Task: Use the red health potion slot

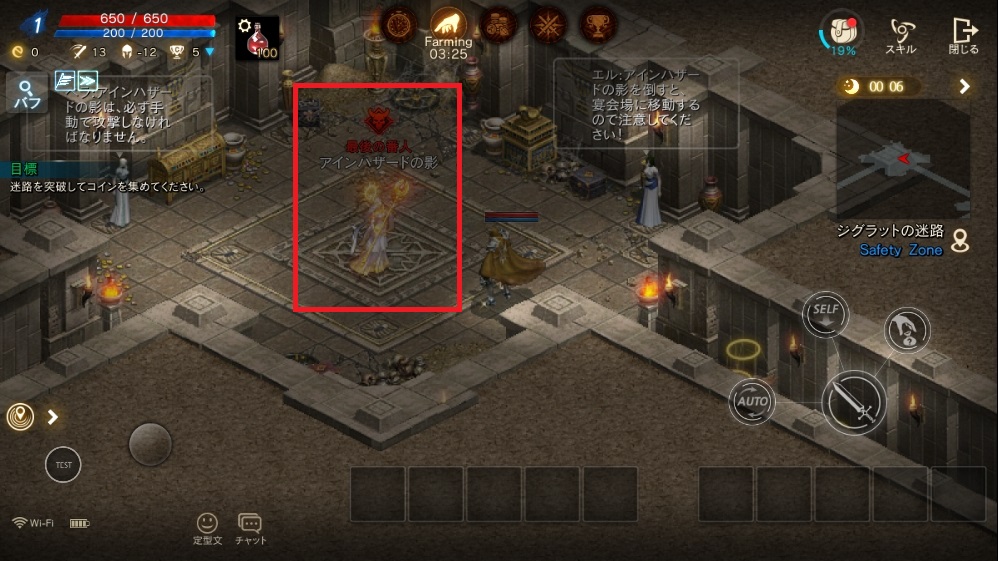Action: point(258,38)
